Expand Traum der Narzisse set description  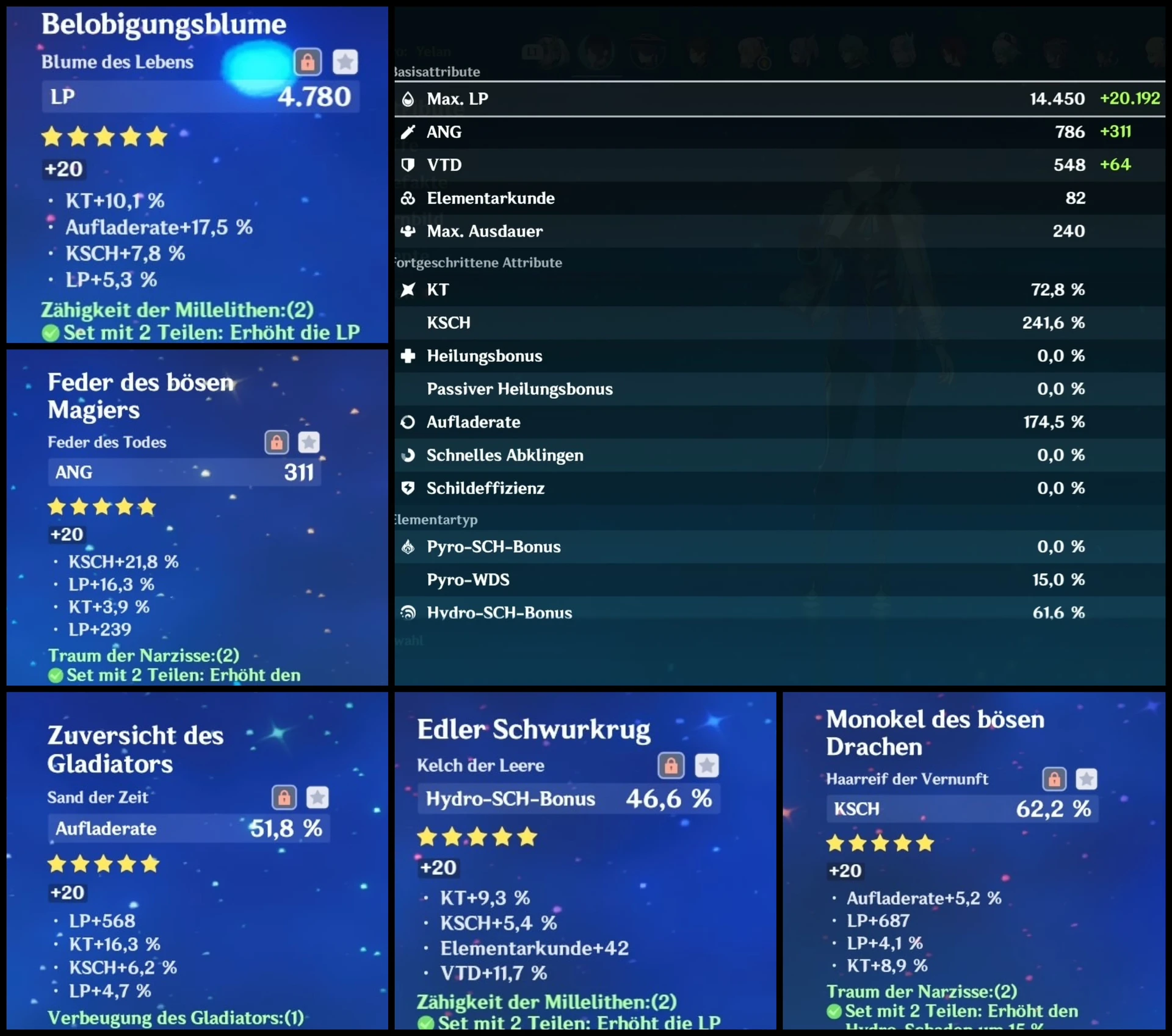click(143, 655)
